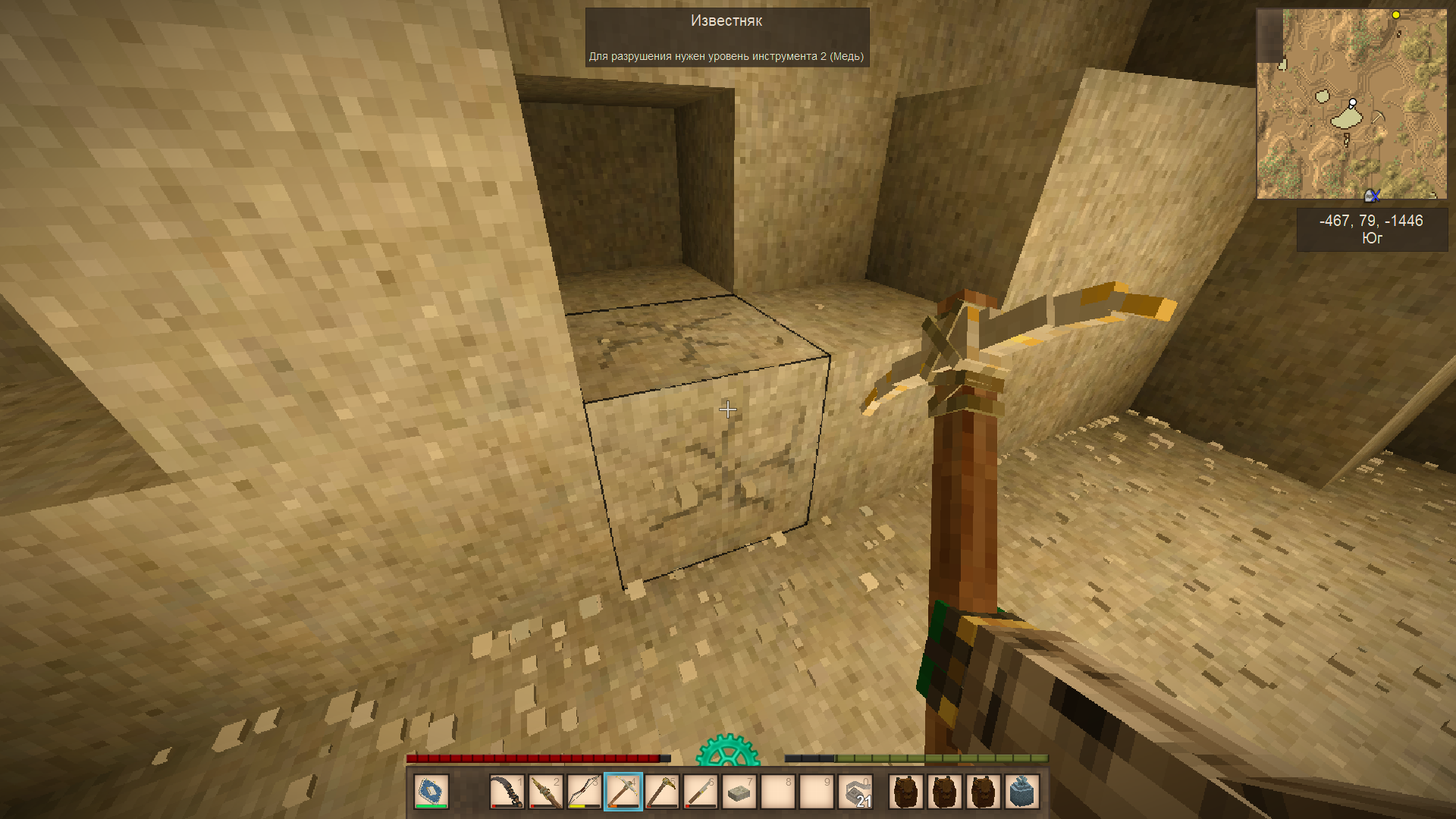This screenshot has height=819, width=1456.
Task: Switch to the hammer-like tool in slot 5
Action: tap(662, 792)
